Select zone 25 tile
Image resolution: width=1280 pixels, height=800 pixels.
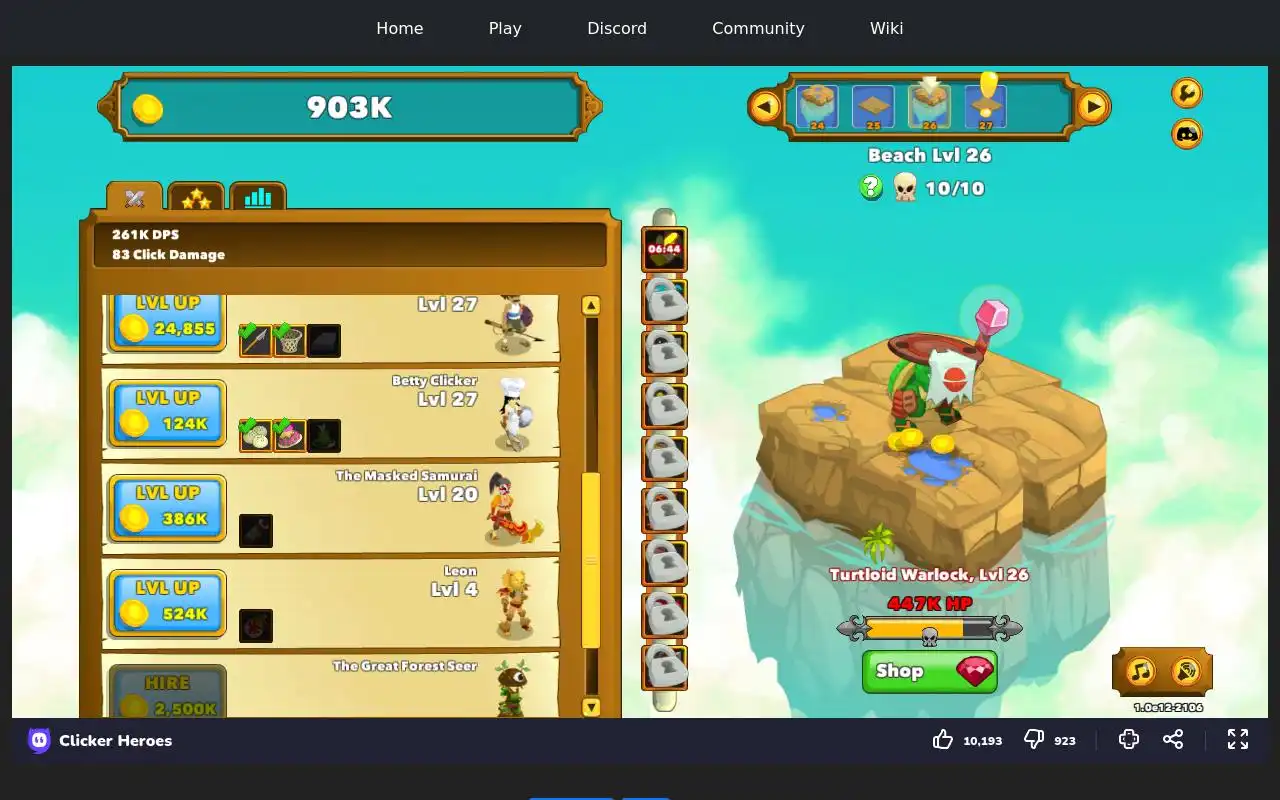[x=873, y=106]
